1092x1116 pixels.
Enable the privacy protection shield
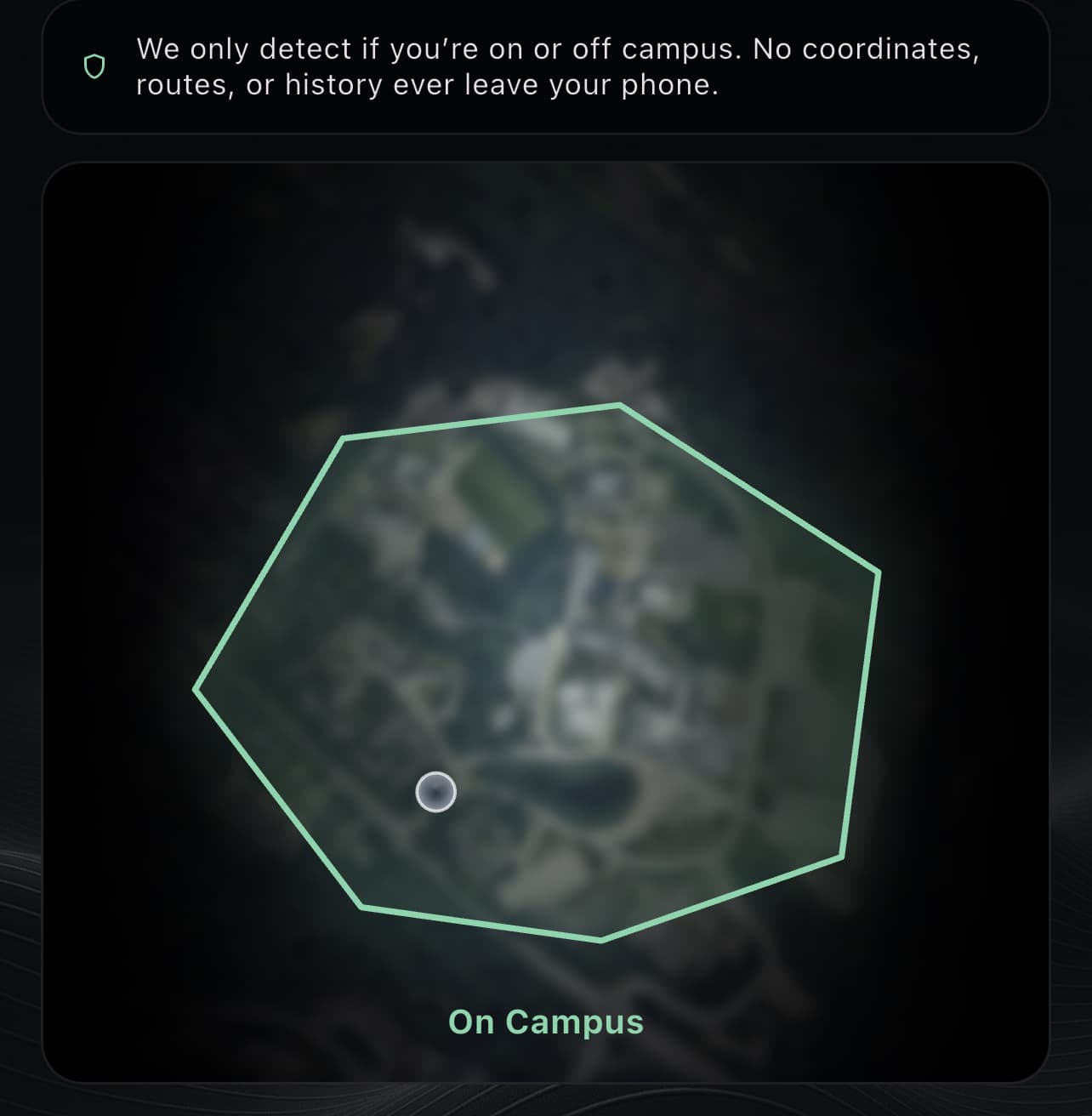point(95,65)
